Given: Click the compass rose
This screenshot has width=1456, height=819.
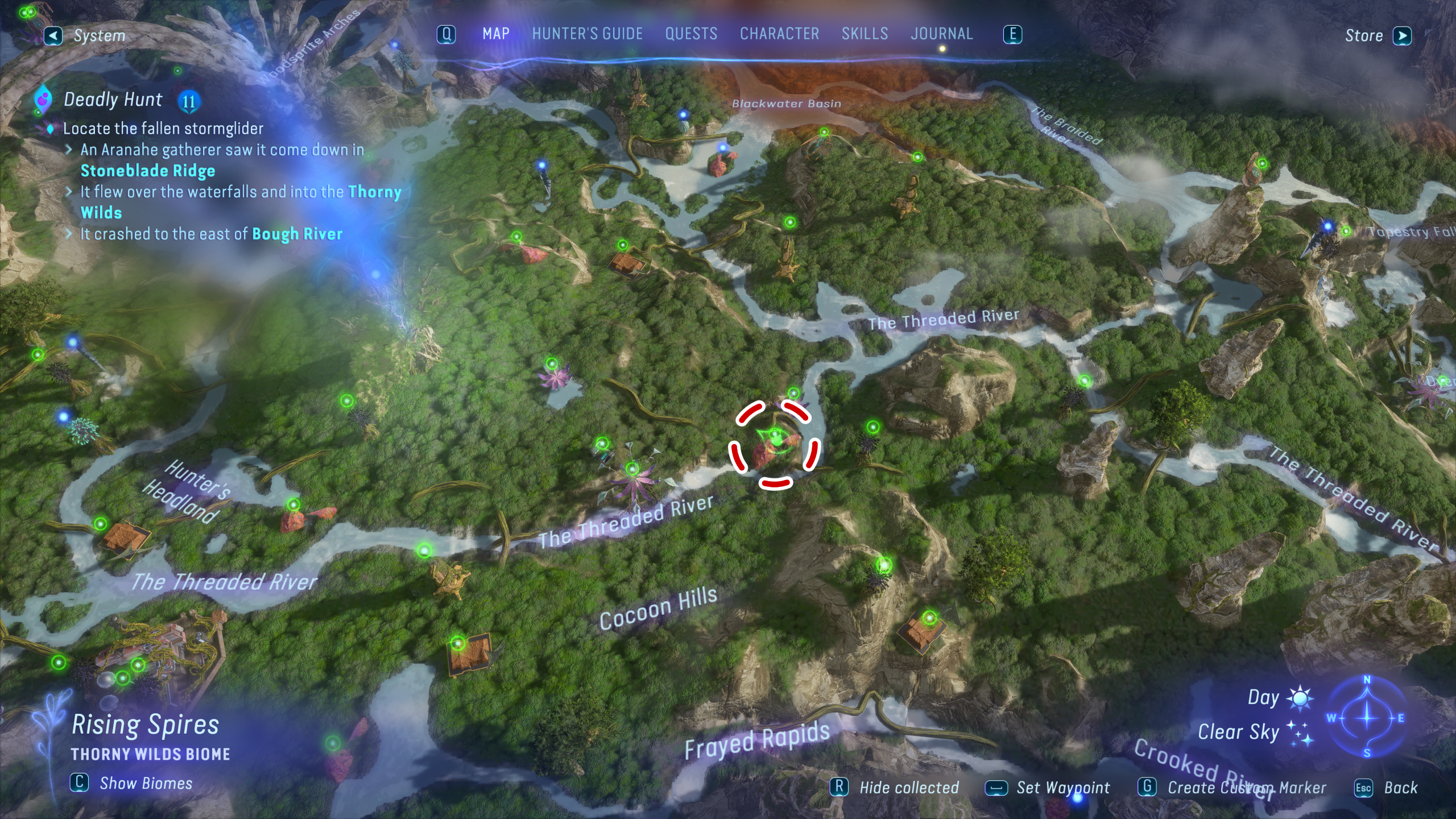Looking at the screenshot, I should point(1367,718).
